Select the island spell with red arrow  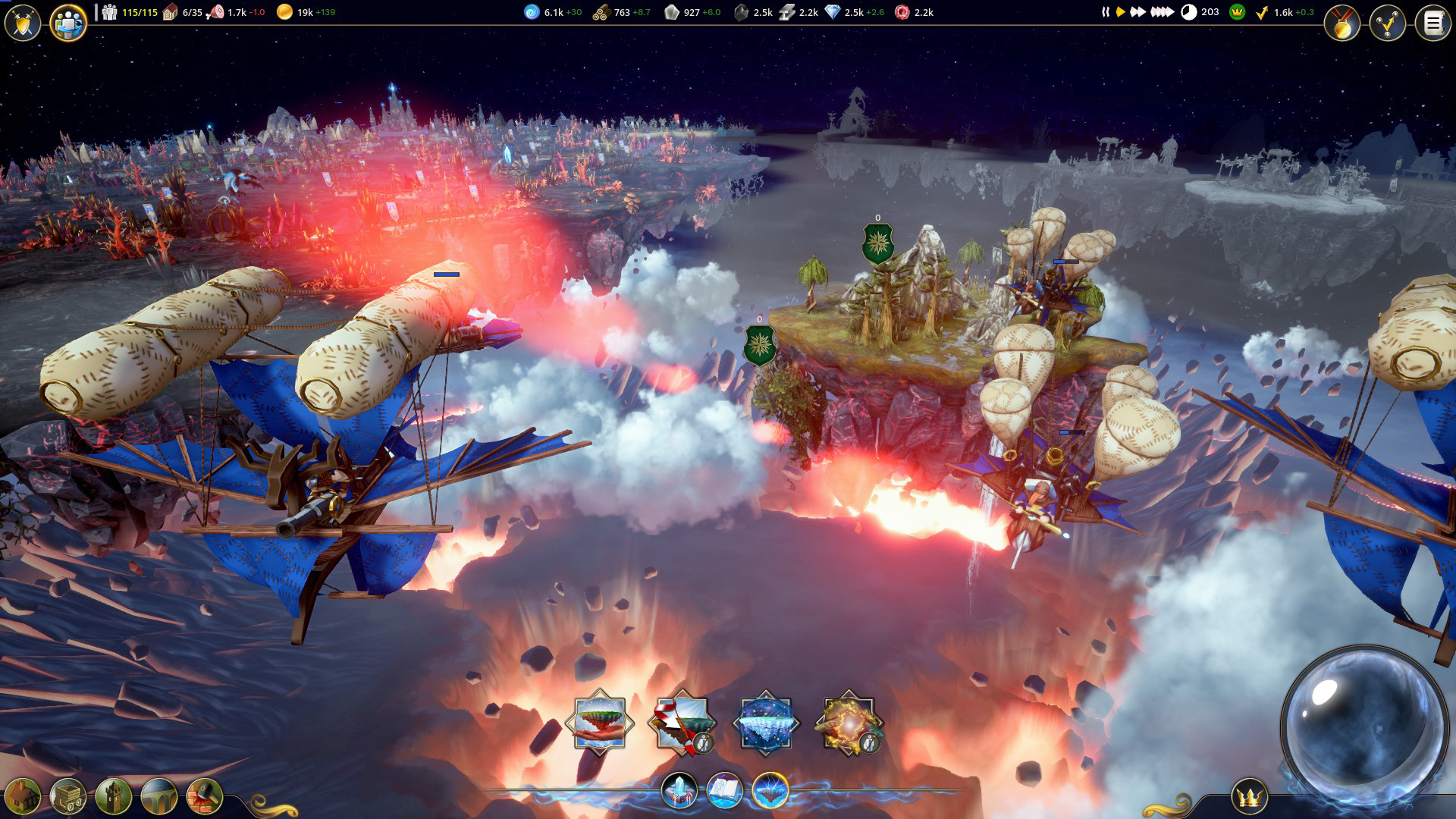point(682,723)
